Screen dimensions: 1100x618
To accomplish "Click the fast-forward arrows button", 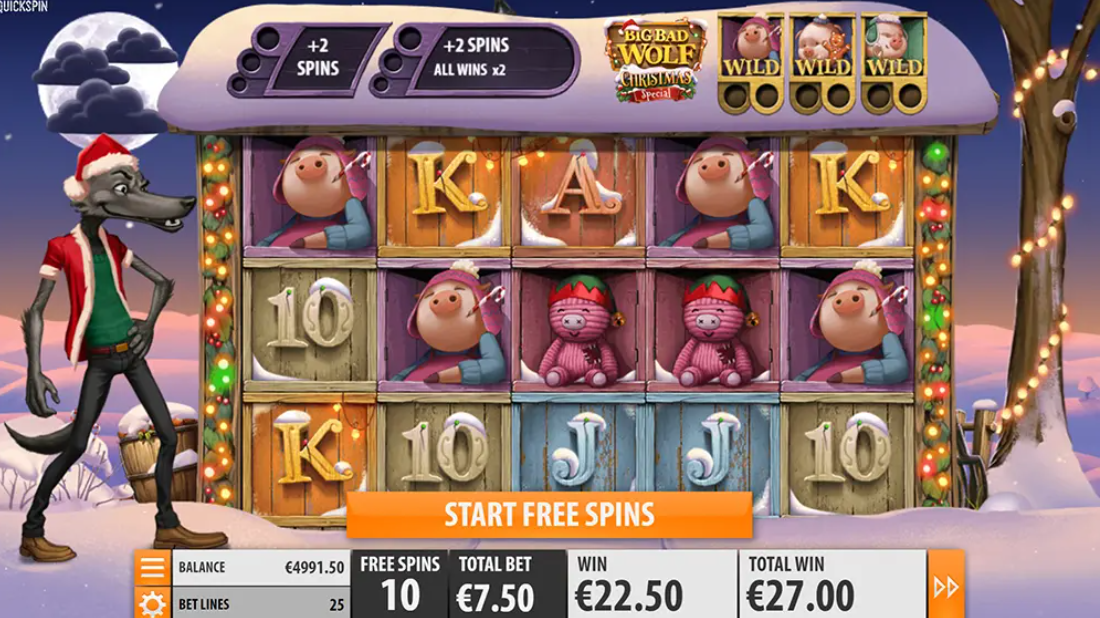I will tap(946, 586).
